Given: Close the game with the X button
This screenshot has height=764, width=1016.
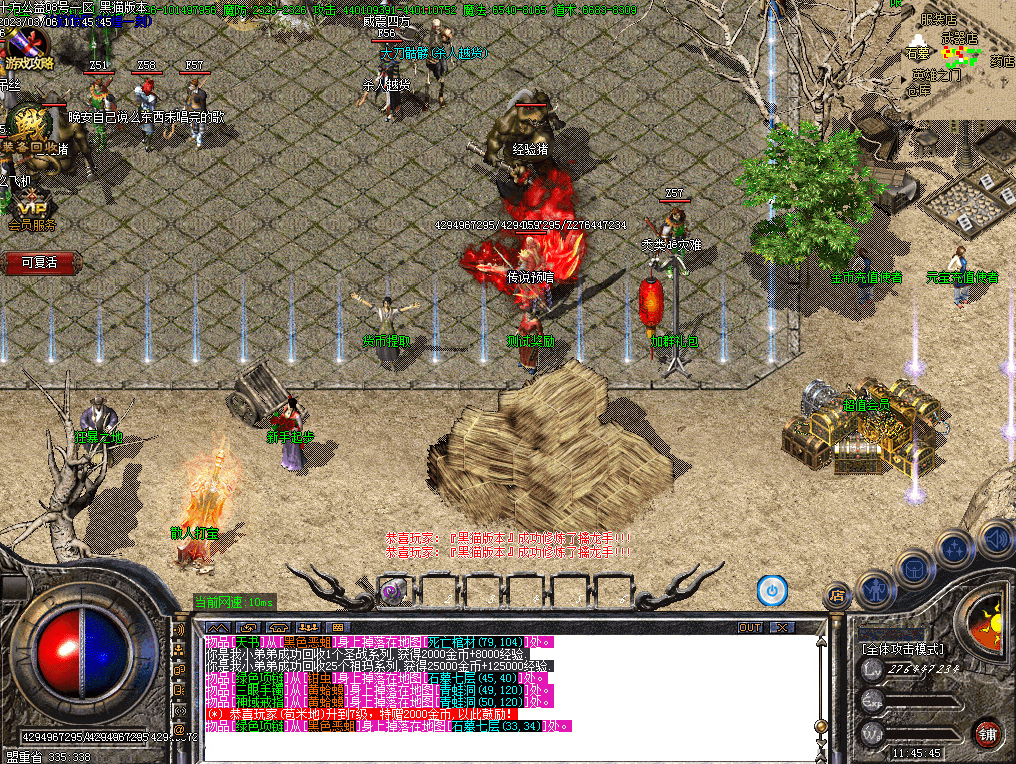Looking at the screenshot, I should [782, 627].
